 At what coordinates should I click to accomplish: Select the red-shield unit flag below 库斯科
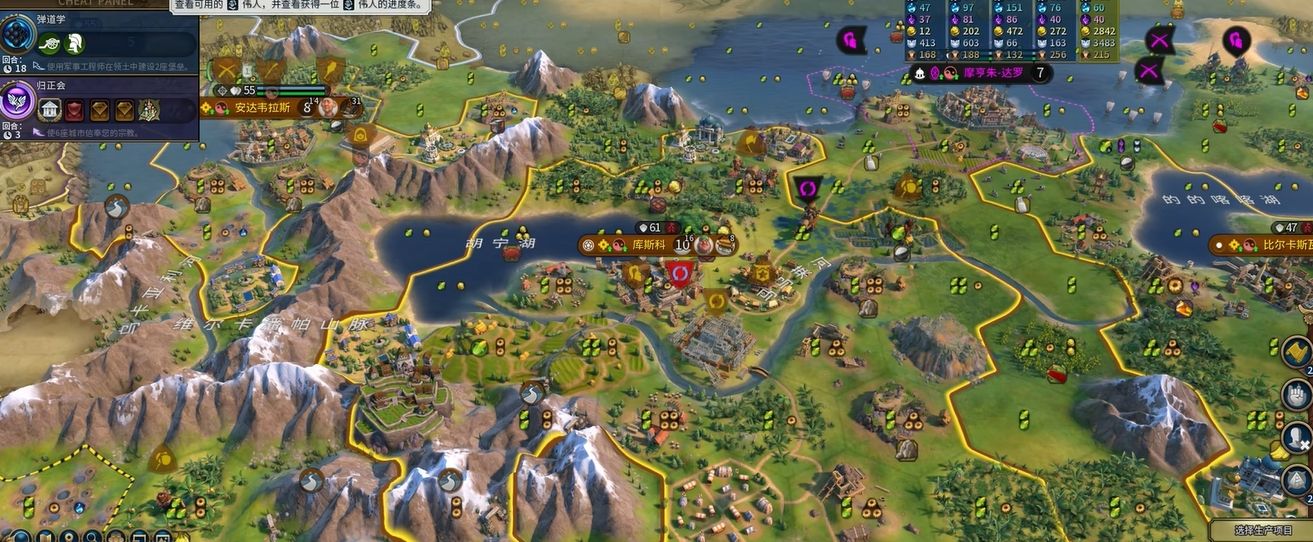point(681,273)
